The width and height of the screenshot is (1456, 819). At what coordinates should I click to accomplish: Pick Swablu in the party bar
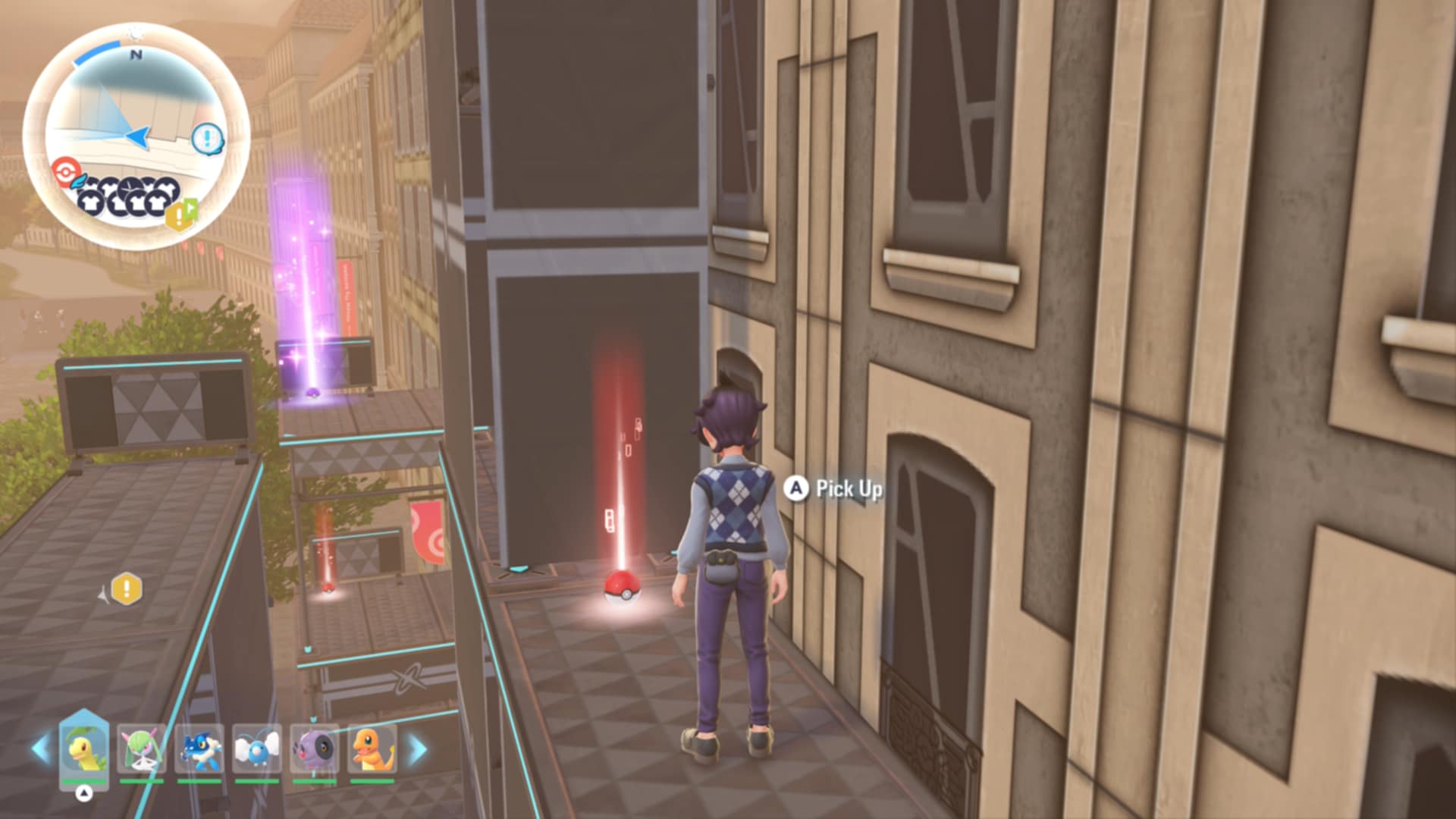tap(257, 749)
